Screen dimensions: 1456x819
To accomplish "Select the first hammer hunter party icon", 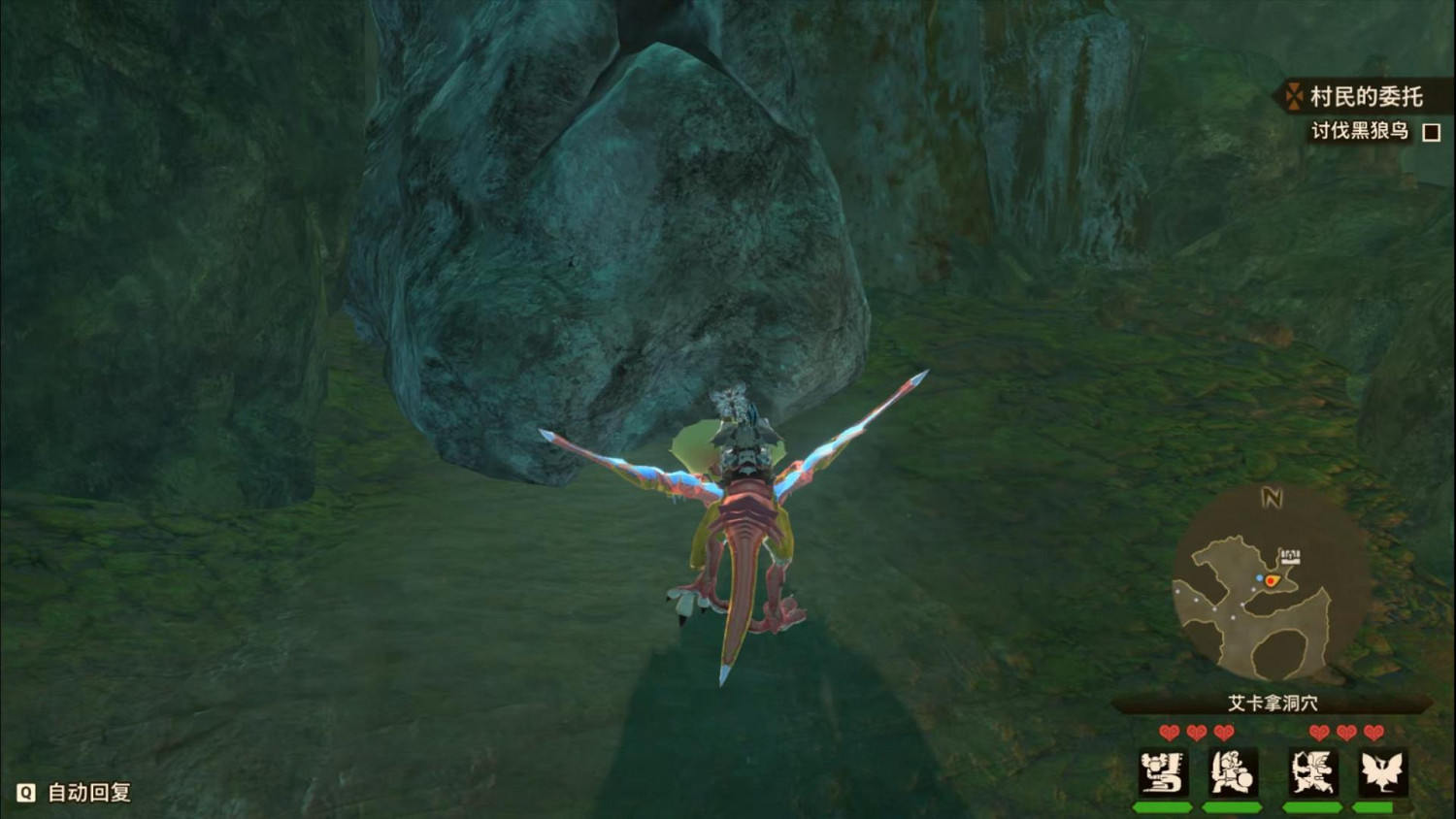I will (x=1163, y=771).
